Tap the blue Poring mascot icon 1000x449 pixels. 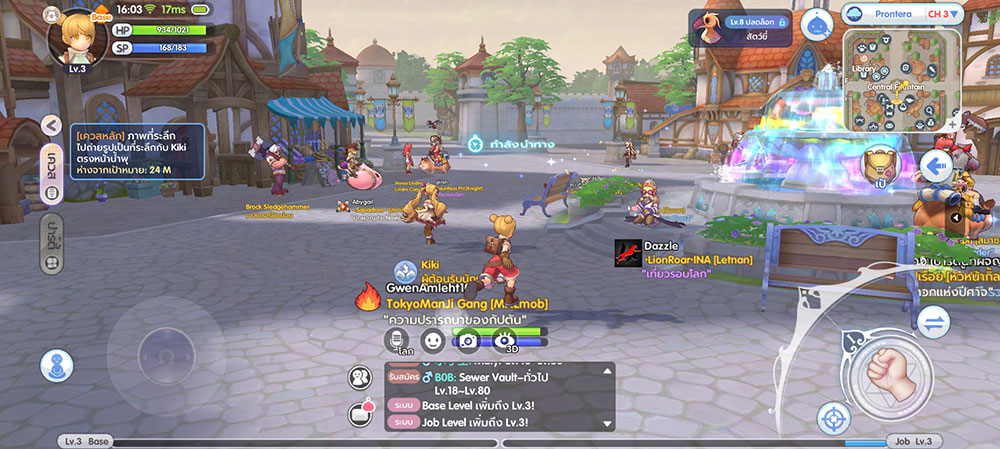[818, 25]
